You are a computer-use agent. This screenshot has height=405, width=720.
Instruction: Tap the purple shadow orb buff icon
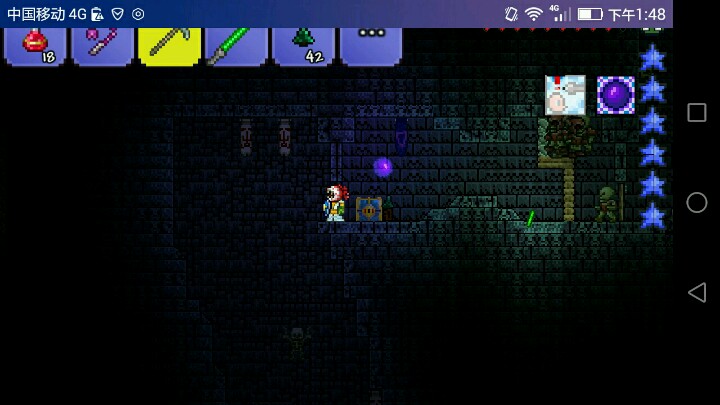[615, 95]
